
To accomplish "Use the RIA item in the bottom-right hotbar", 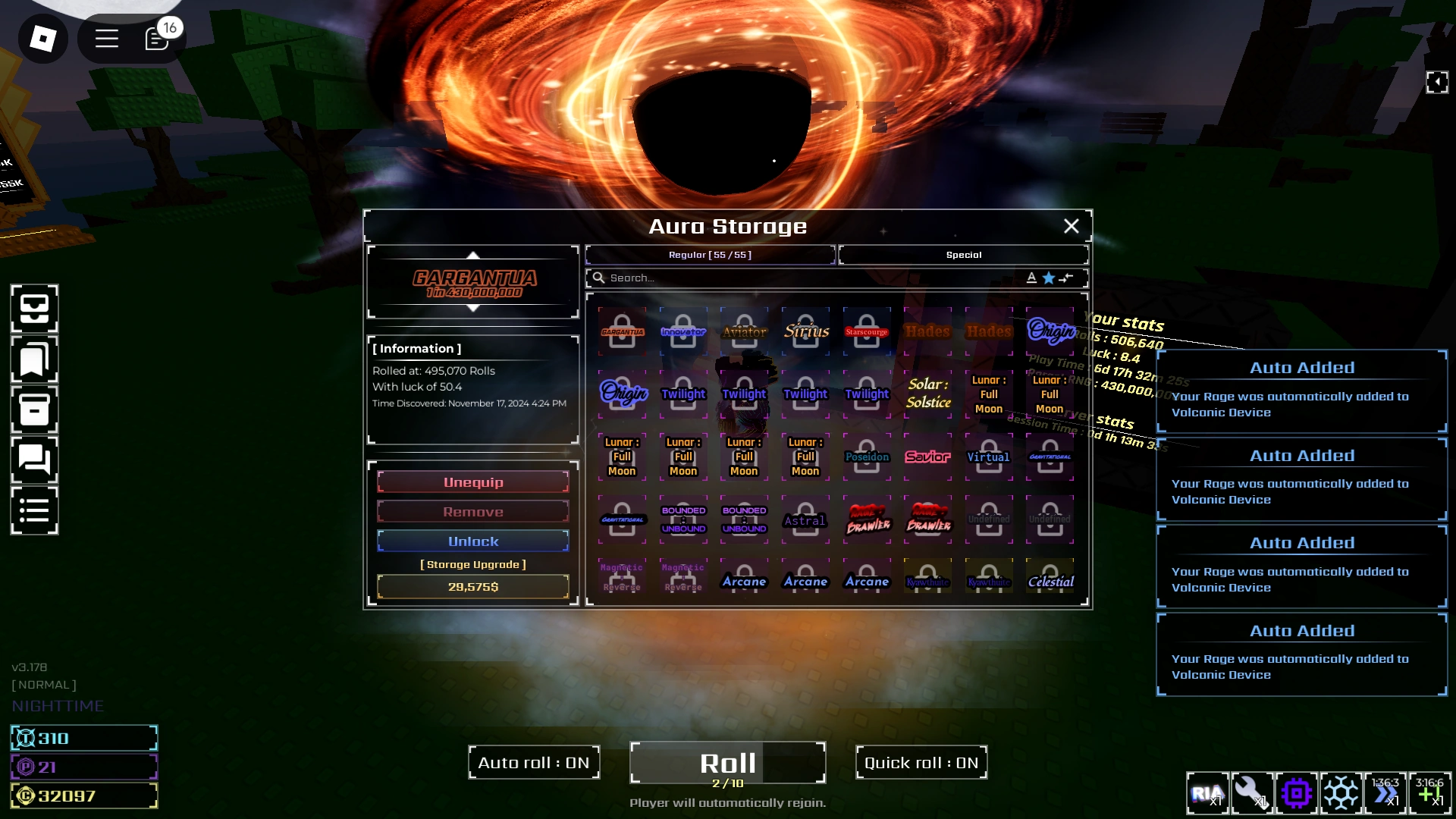I will 1207,793.
